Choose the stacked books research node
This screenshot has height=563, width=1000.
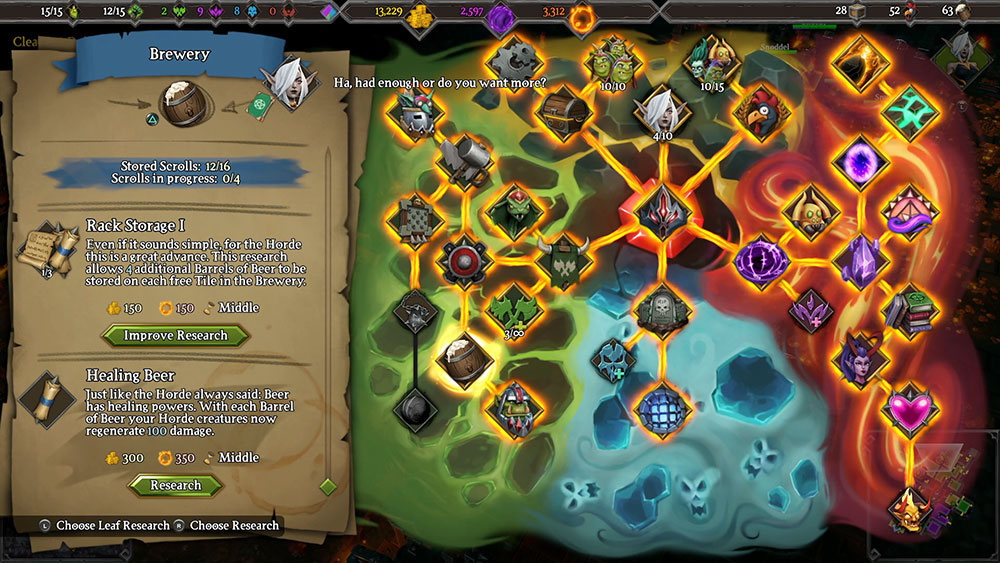point(908,310)
